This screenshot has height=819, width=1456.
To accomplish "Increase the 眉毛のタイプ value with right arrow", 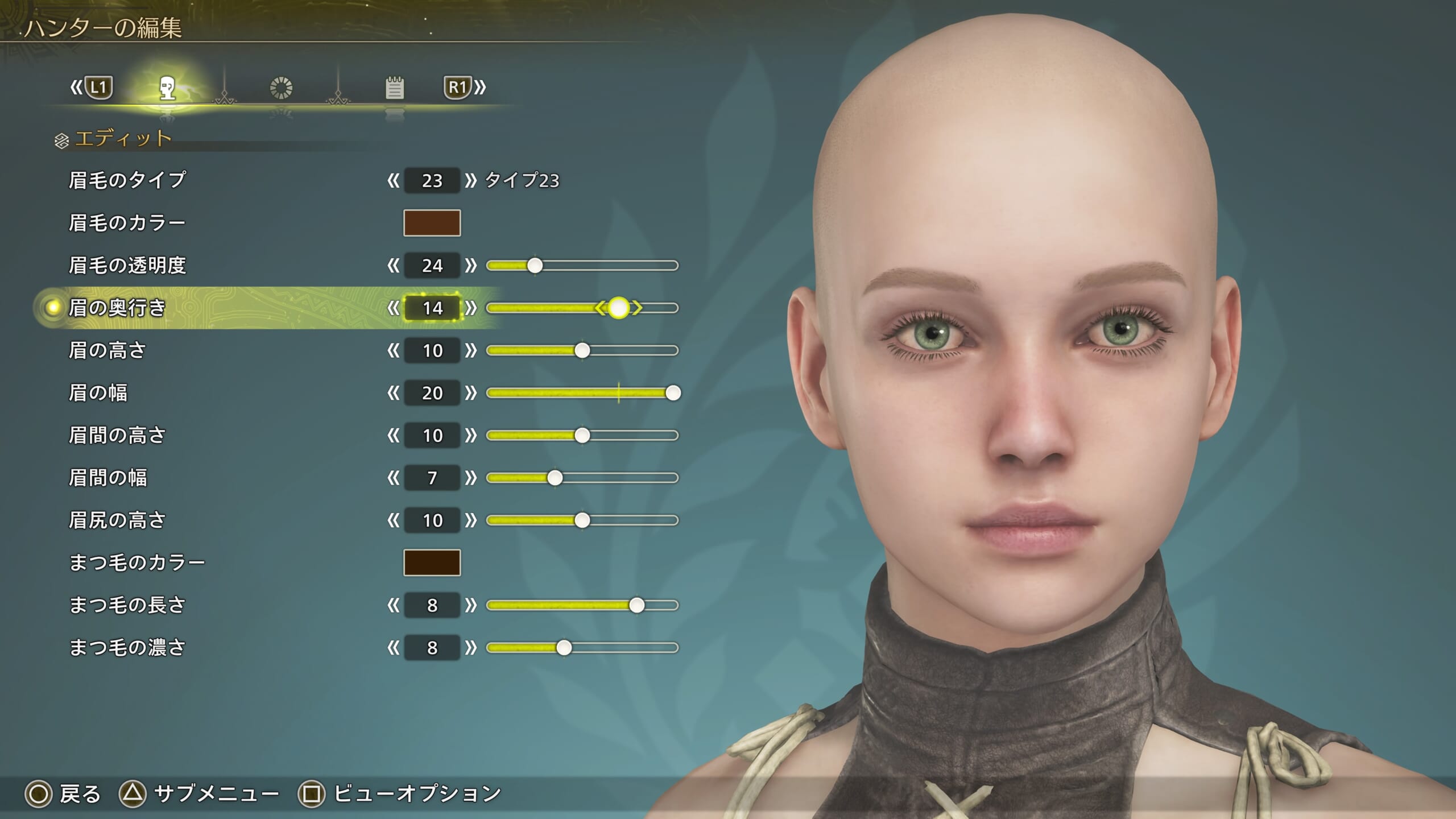I will (470, 181).
